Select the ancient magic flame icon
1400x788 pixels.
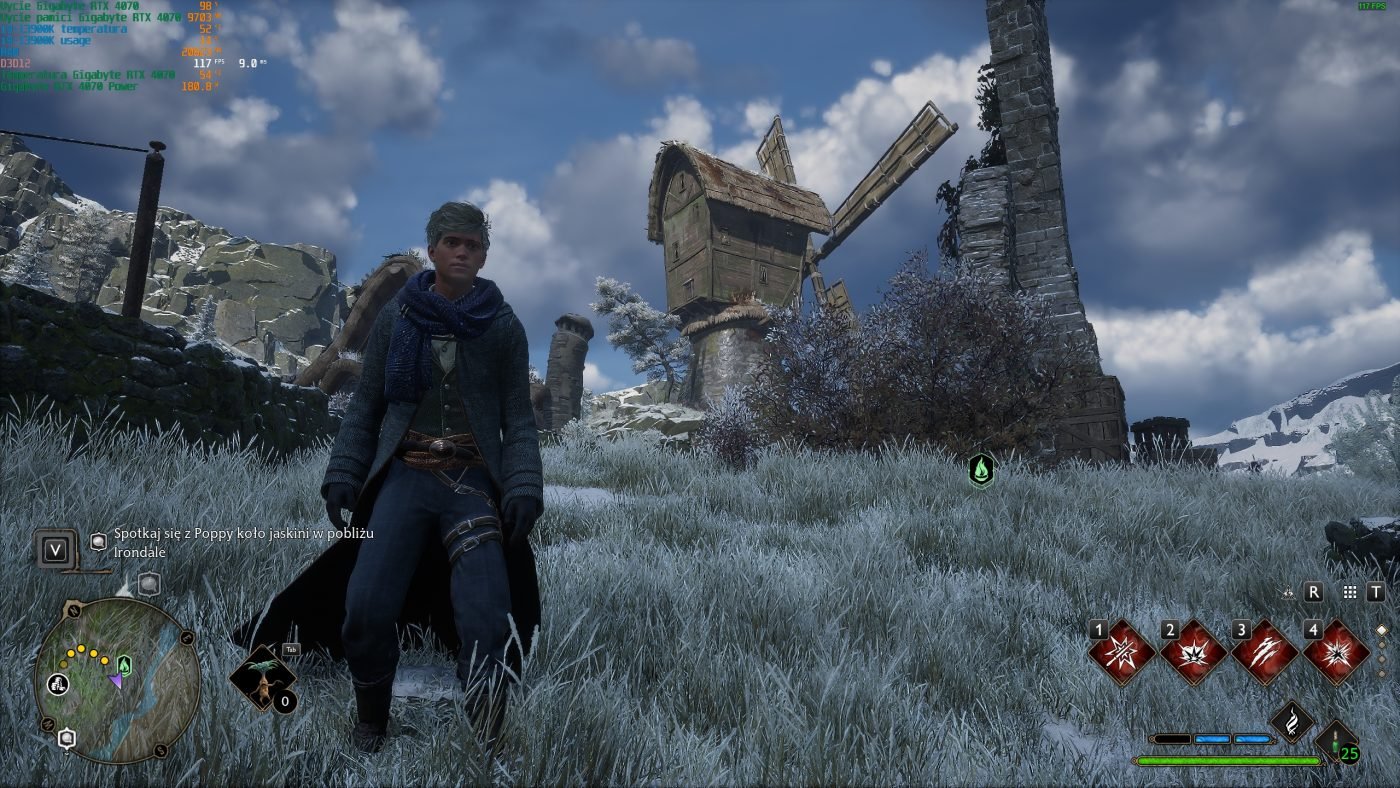pyautogui.click(x=1292, y=721)
